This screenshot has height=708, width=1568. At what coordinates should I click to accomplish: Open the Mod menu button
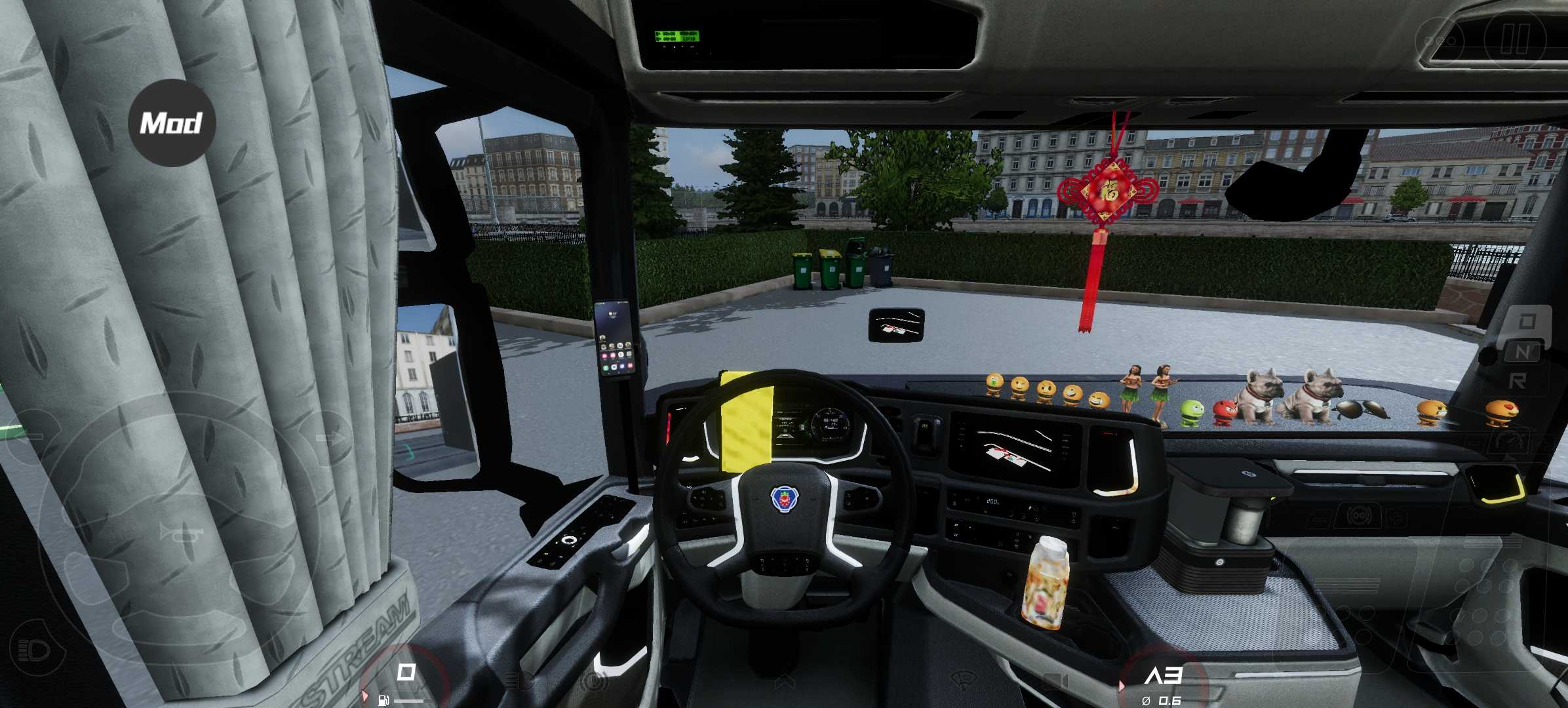coord(172,123)
